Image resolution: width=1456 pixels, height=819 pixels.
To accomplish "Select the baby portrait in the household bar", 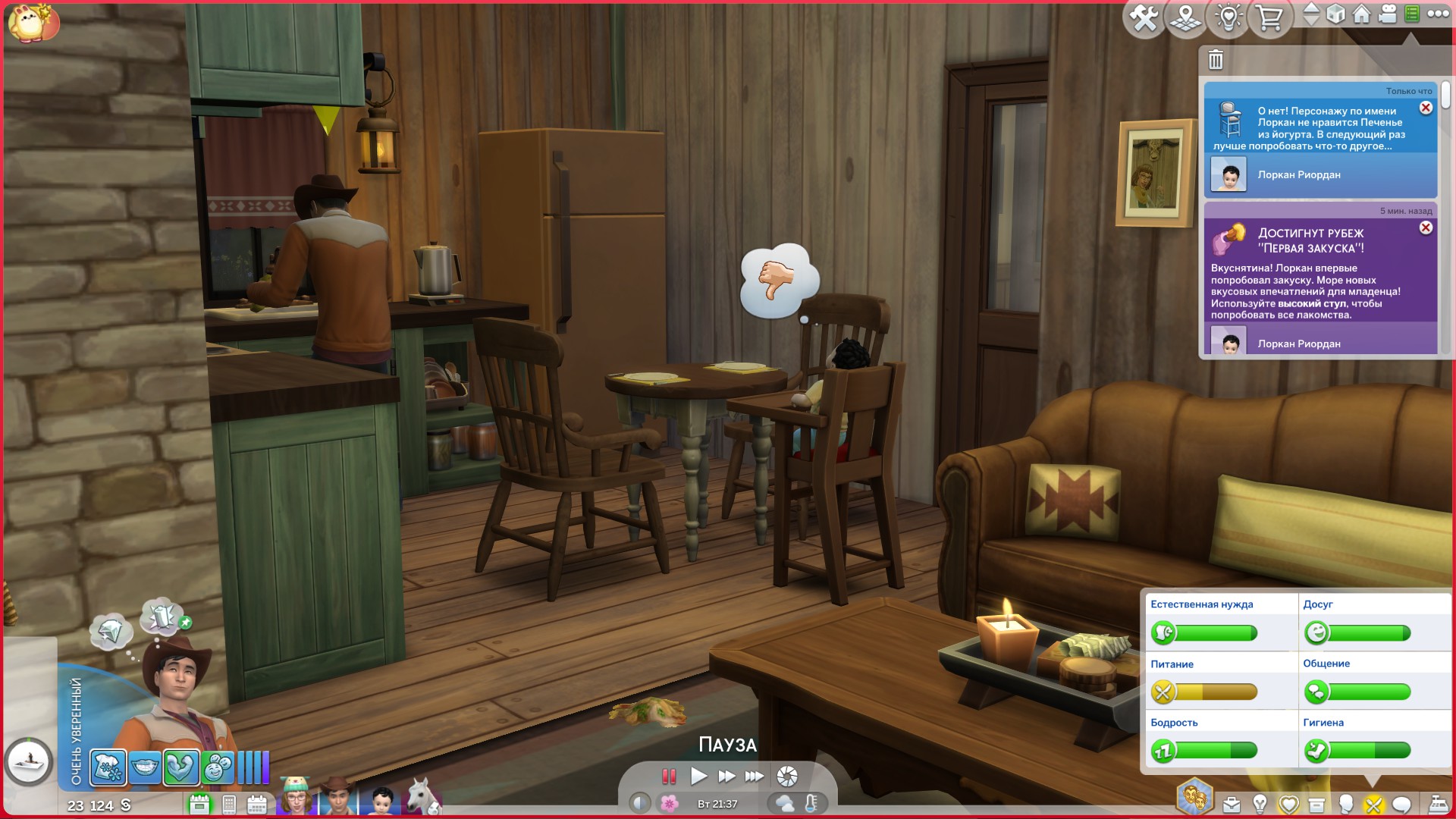I will (x=381, y=800).
